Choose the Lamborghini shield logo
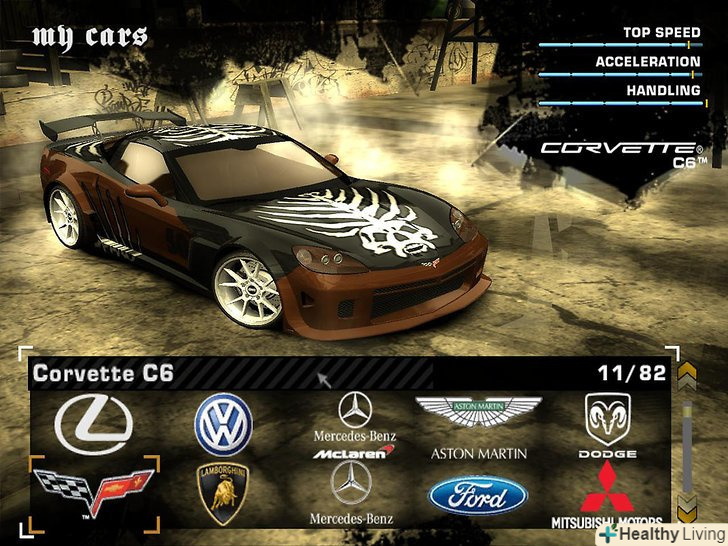 click(223, 493)
